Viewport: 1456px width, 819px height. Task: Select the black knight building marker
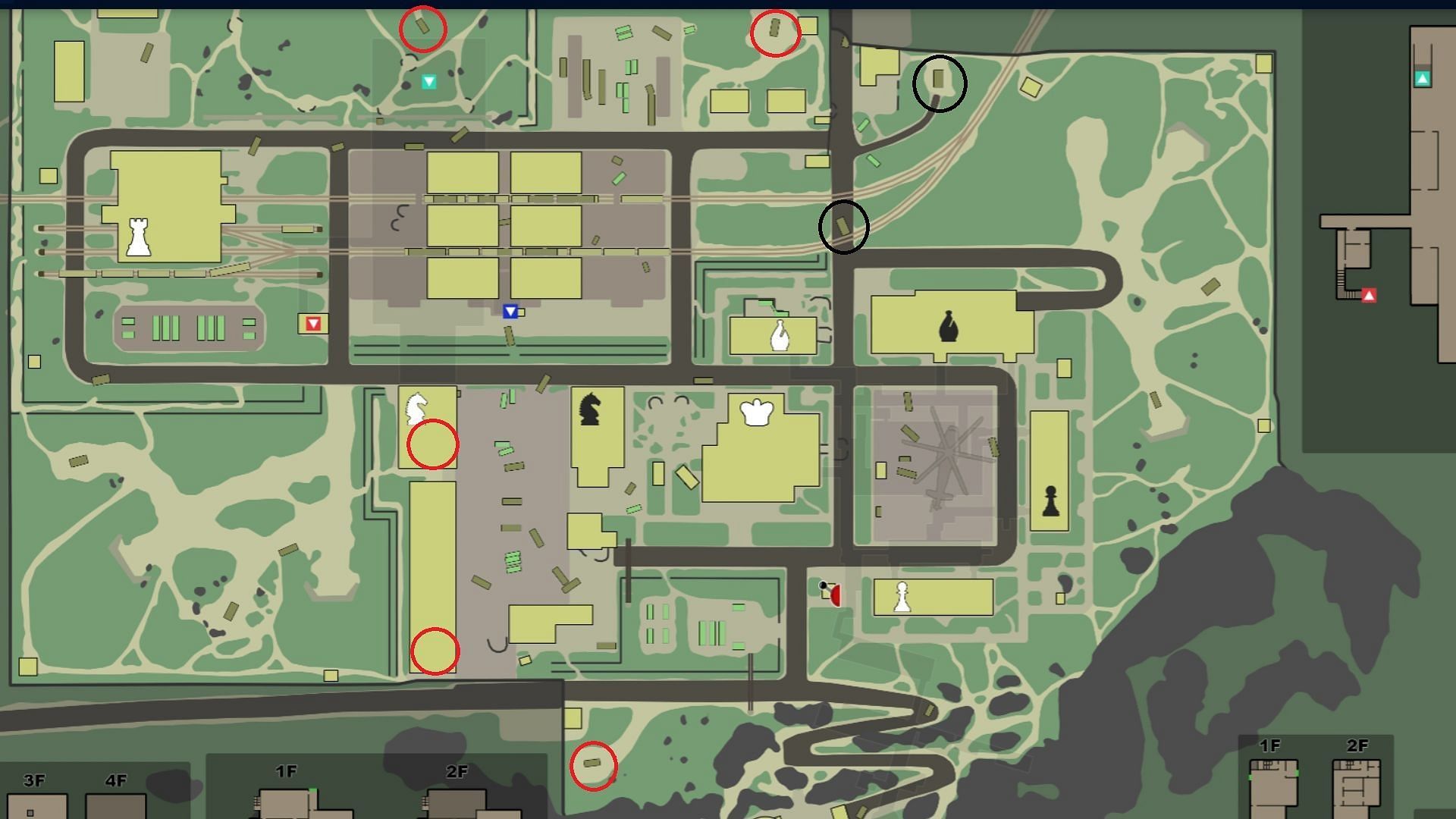tap(590, 408)
